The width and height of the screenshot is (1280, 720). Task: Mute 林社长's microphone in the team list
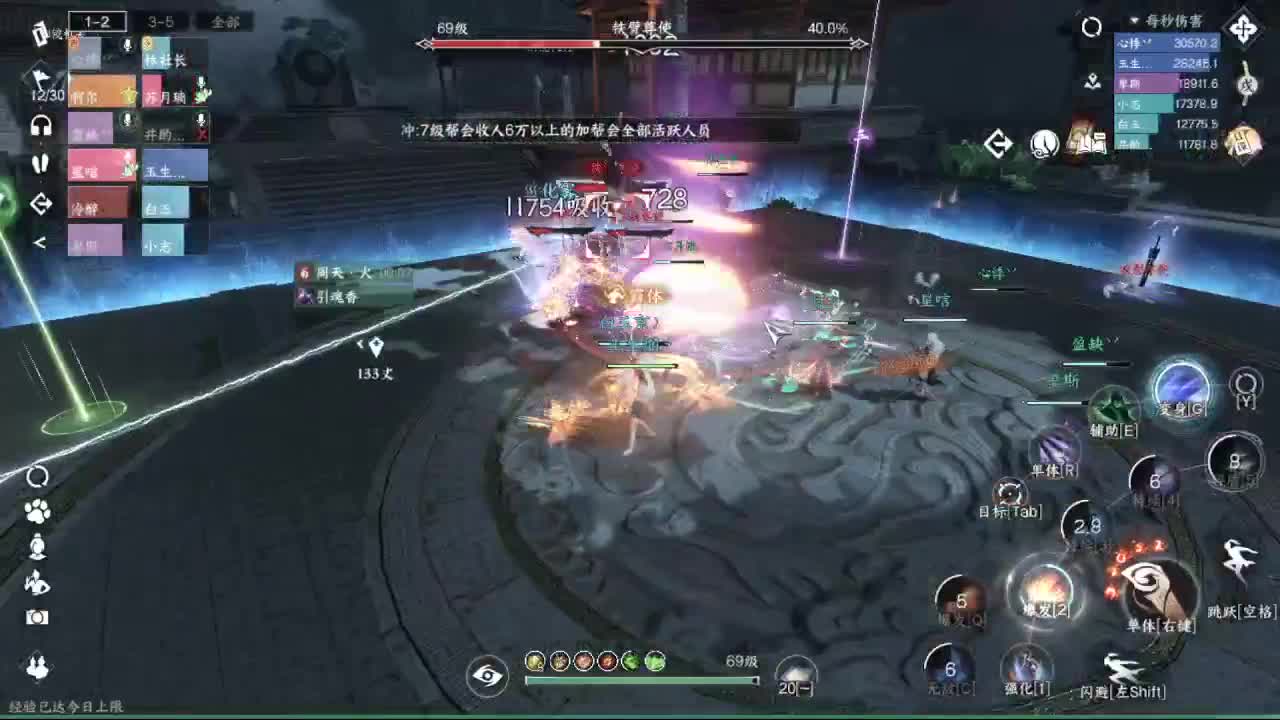tap(128, 45)
